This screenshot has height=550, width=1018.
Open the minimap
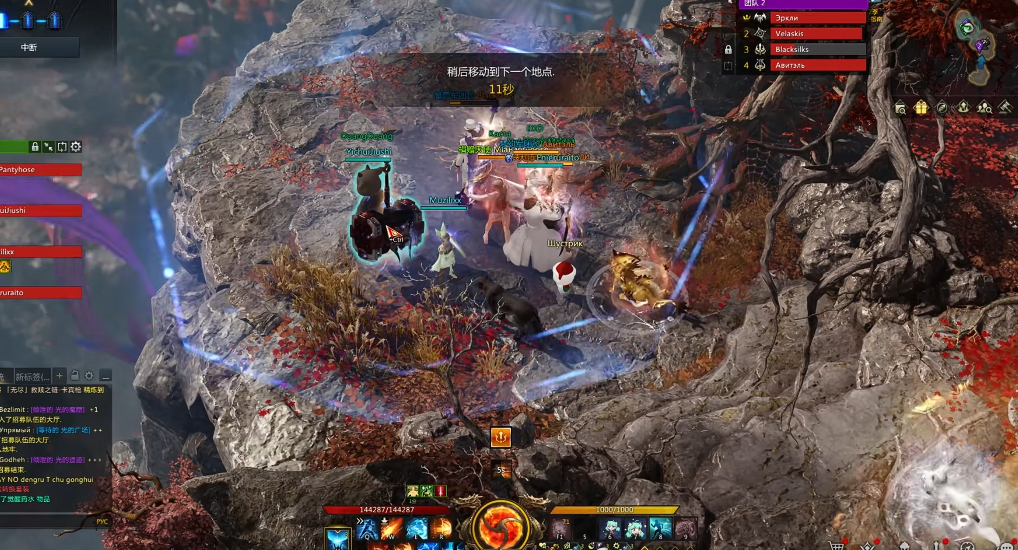coord(976,35)
